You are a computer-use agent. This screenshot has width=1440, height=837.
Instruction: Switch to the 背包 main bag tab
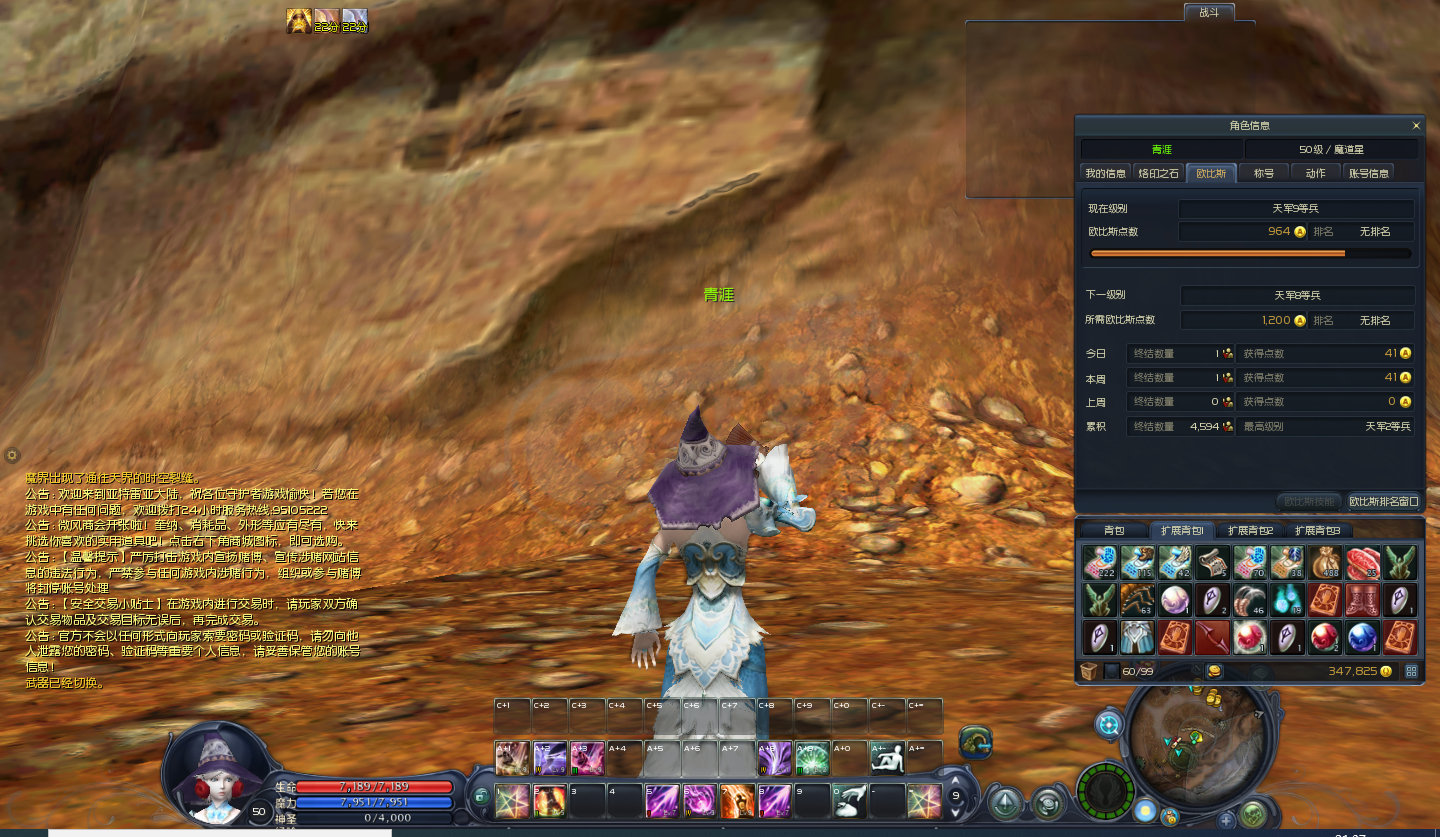tap(1114, 531)
